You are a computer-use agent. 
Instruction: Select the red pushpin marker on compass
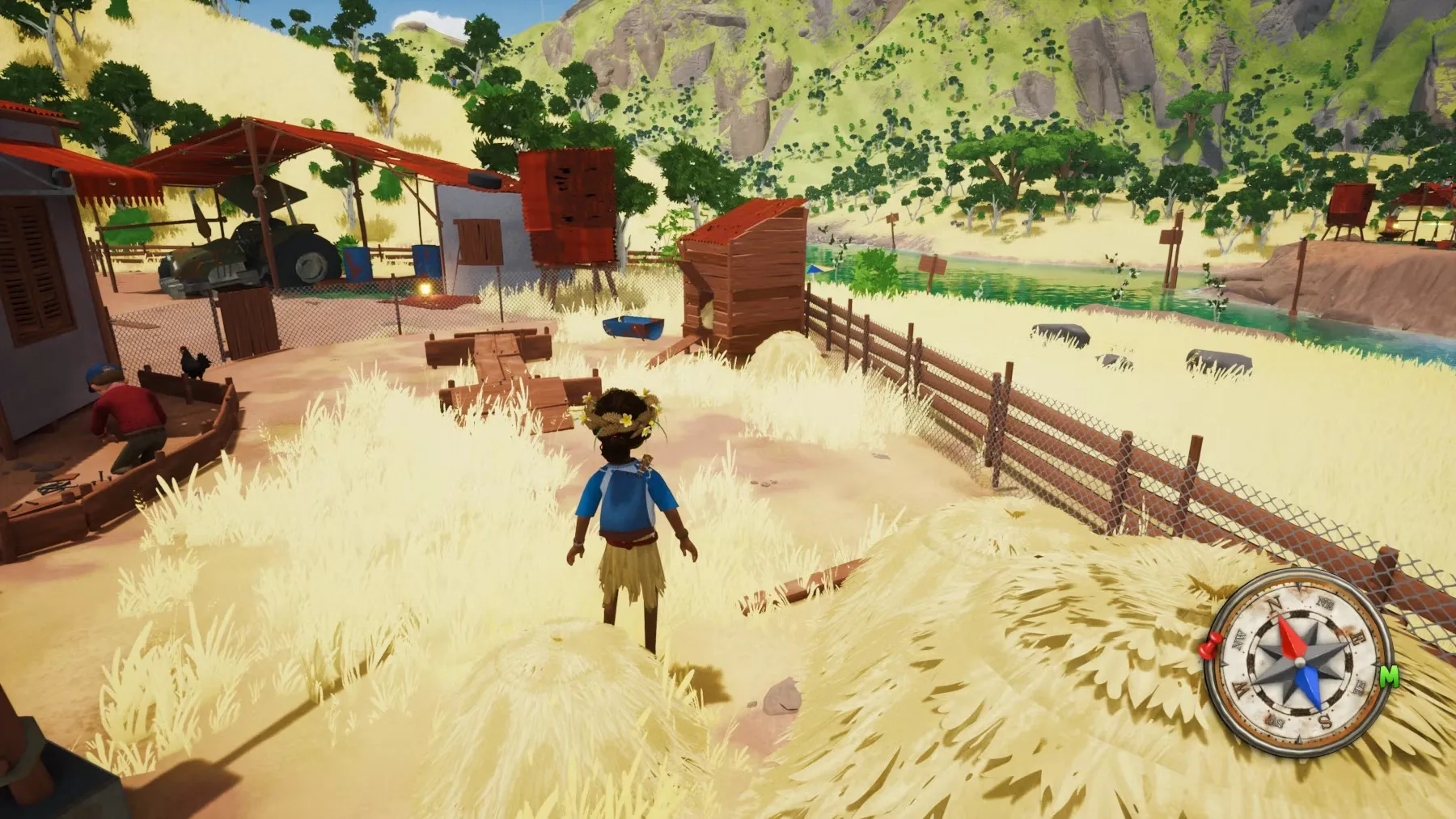coord(1210,647)
